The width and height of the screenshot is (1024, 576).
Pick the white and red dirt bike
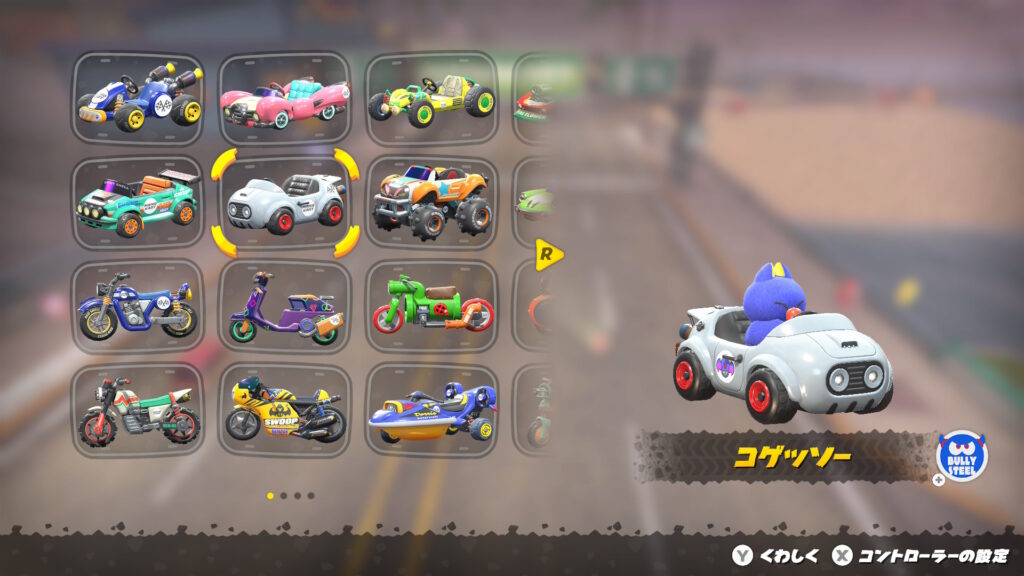138,411
